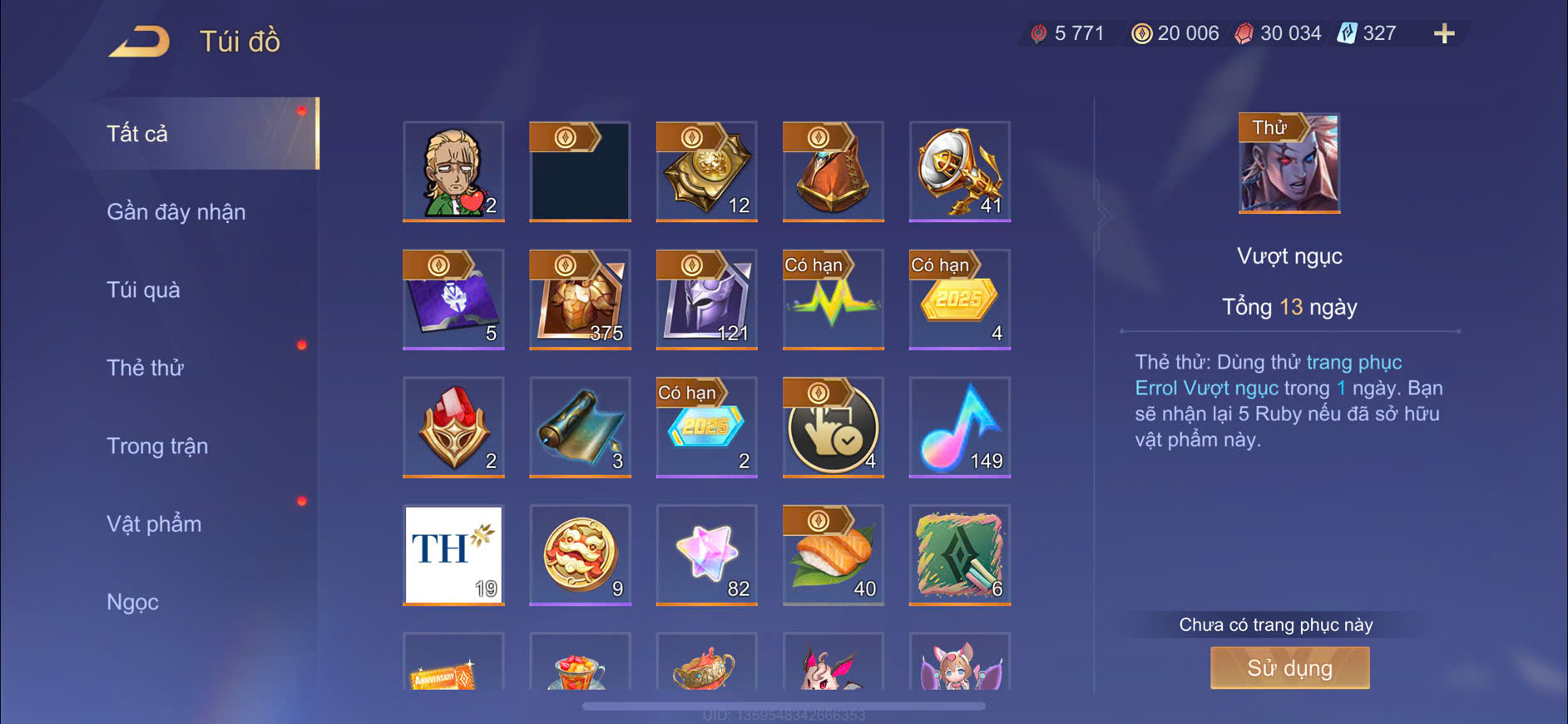Show the Trong trận category

(157, 446)
